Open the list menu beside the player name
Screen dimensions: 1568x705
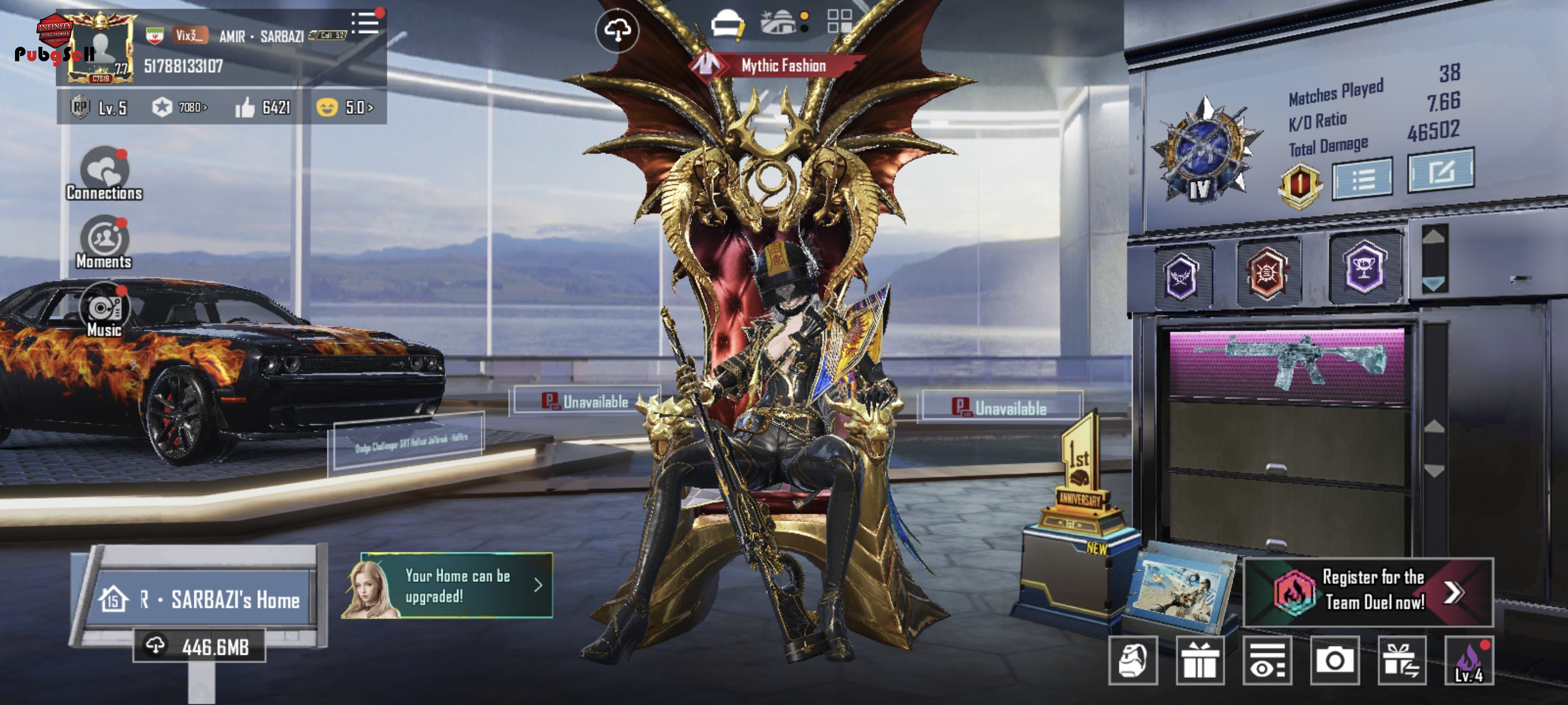[x=365, y=24]
